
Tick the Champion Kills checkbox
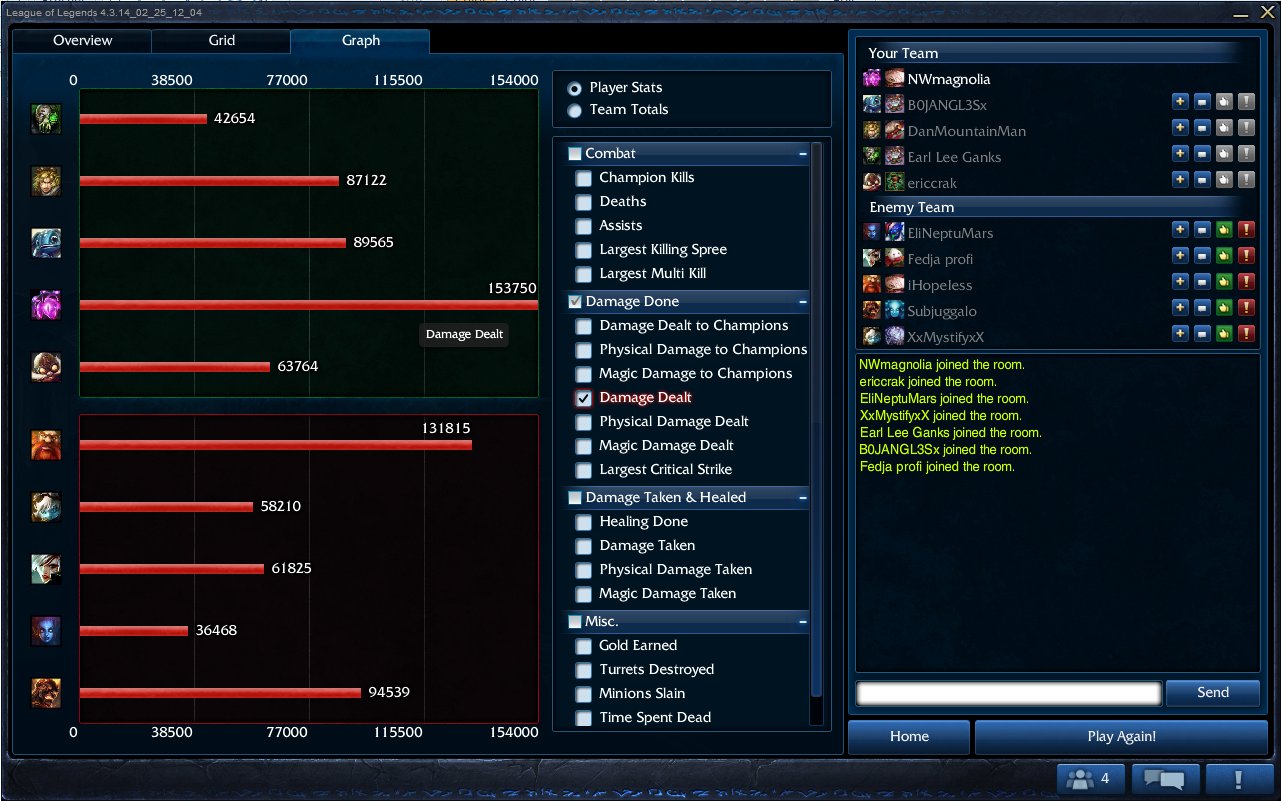pos(584,179)
